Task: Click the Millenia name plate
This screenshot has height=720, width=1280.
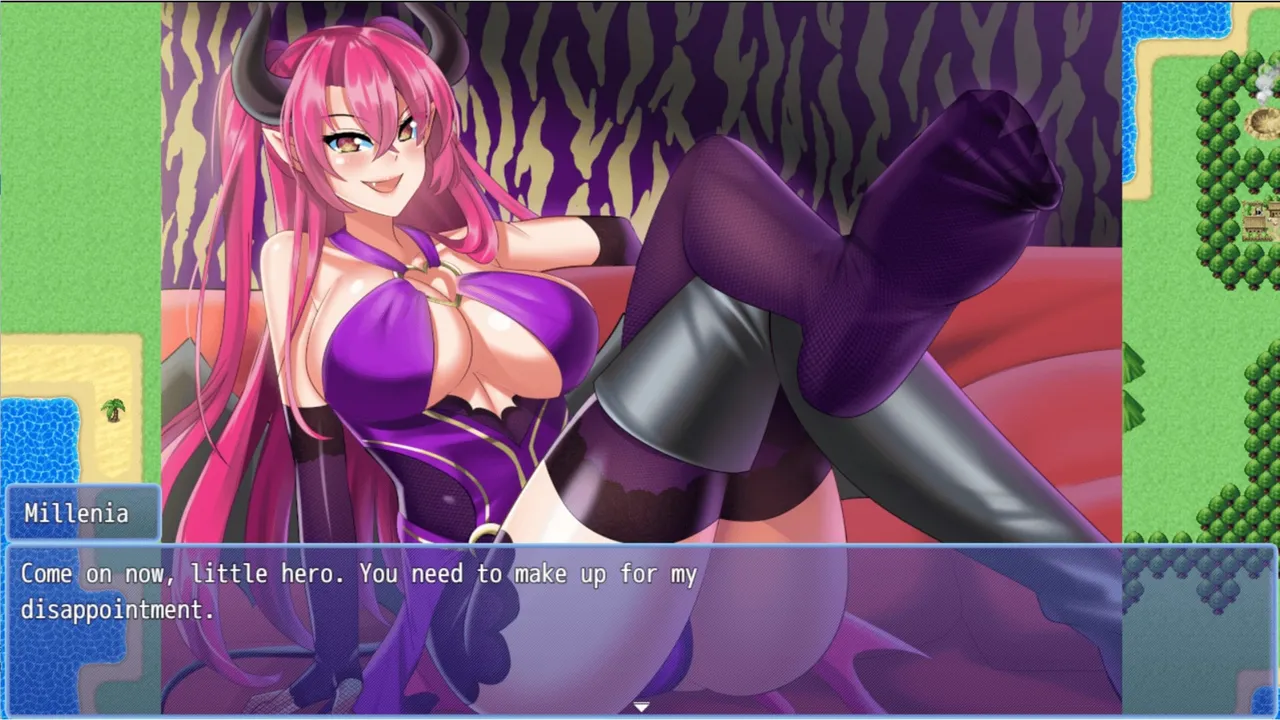Action: pos(78,513)
